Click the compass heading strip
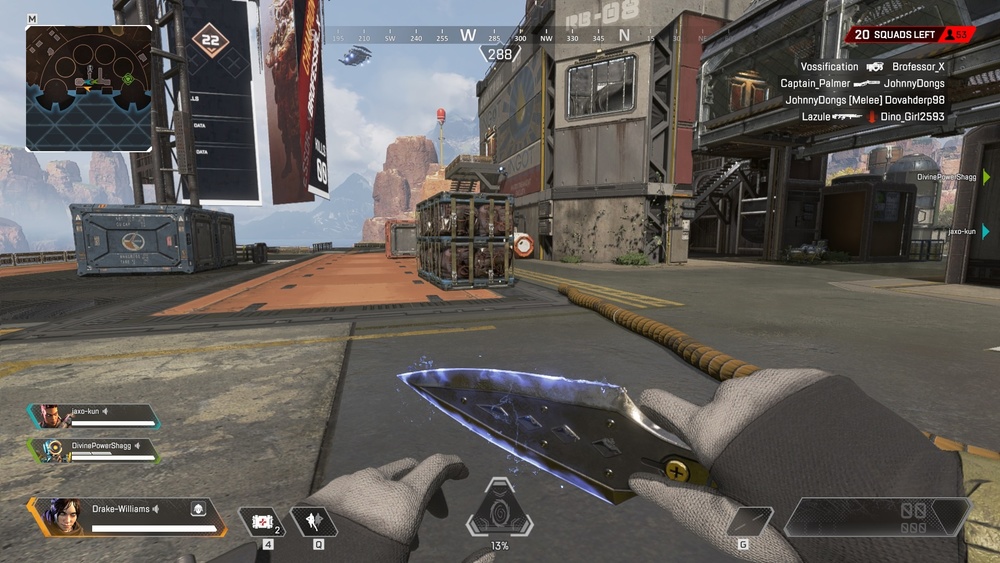The width and height of the screenshot is (1000, 563). (x=500, y=36)
